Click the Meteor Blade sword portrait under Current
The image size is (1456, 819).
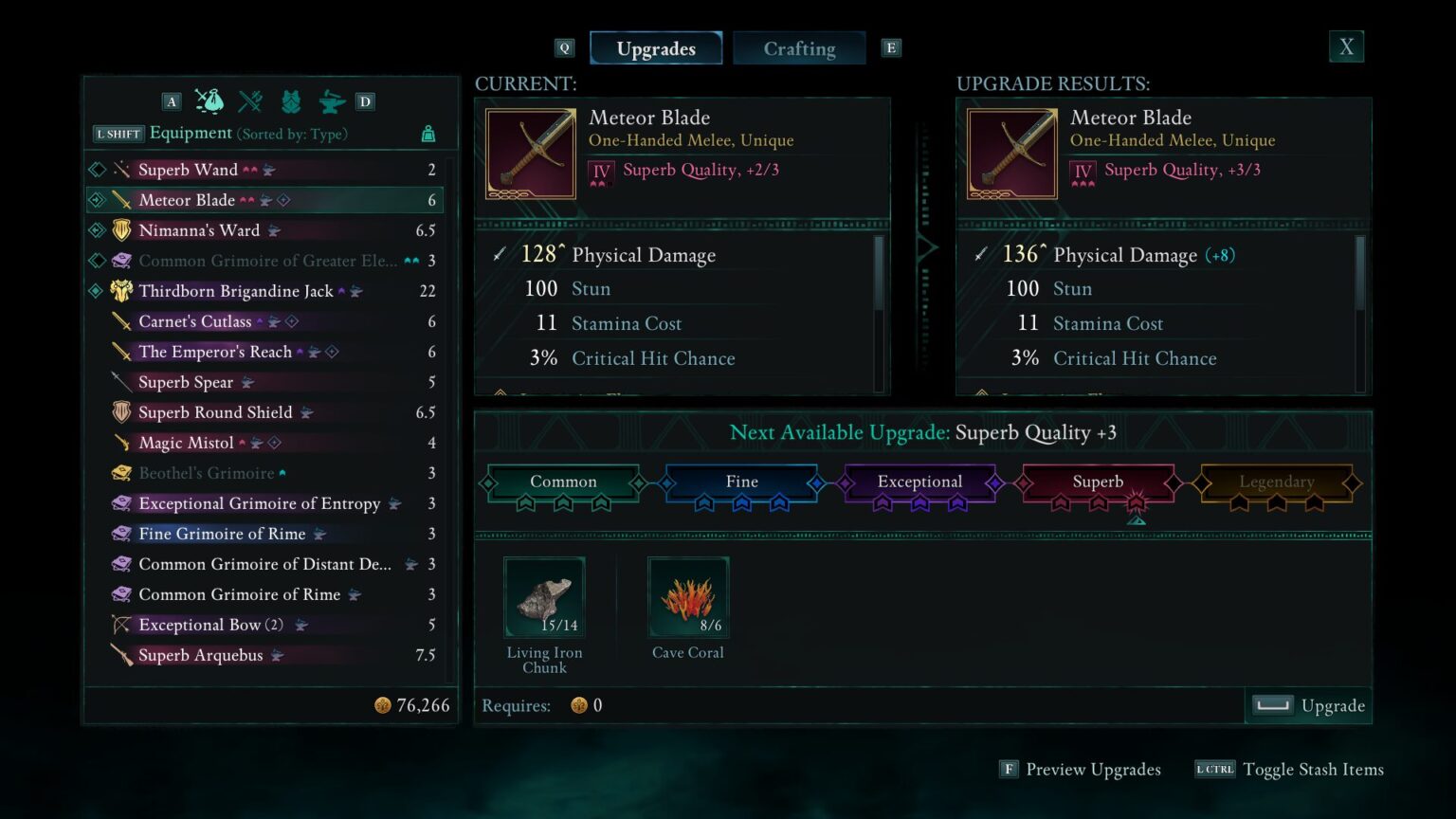coord(530,153)
